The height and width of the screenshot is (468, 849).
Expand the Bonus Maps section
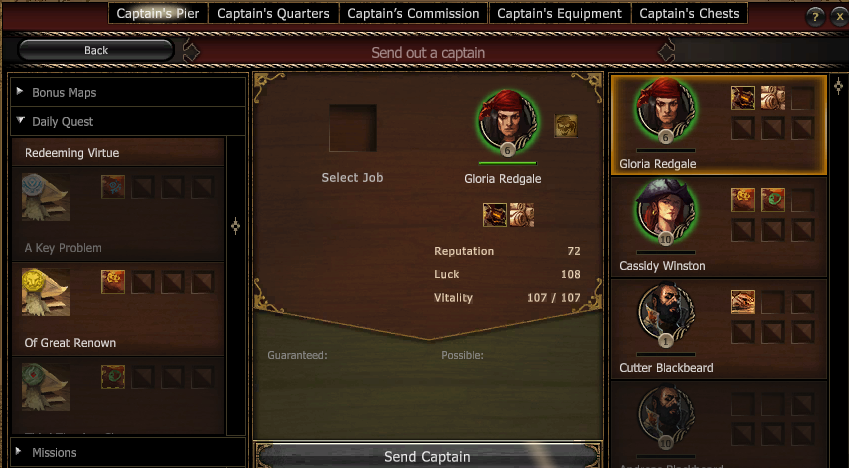64,92
